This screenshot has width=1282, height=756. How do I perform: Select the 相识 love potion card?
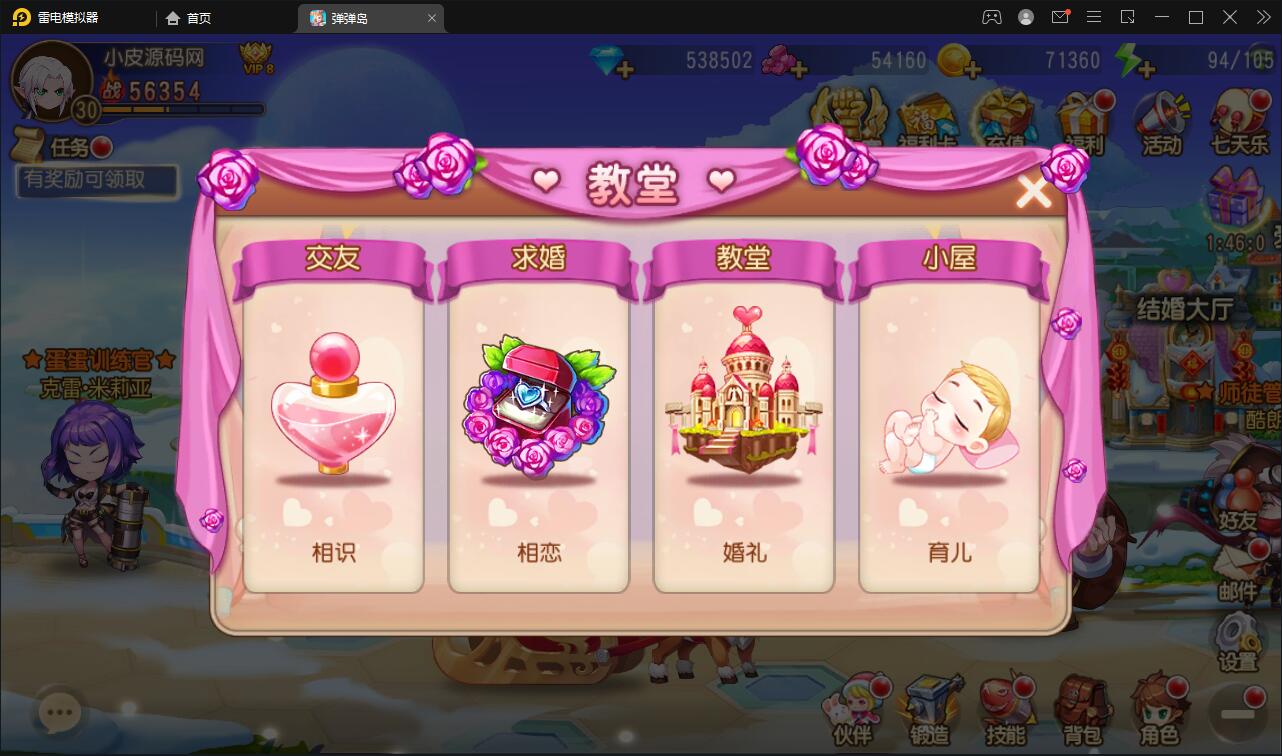(333, 420)
